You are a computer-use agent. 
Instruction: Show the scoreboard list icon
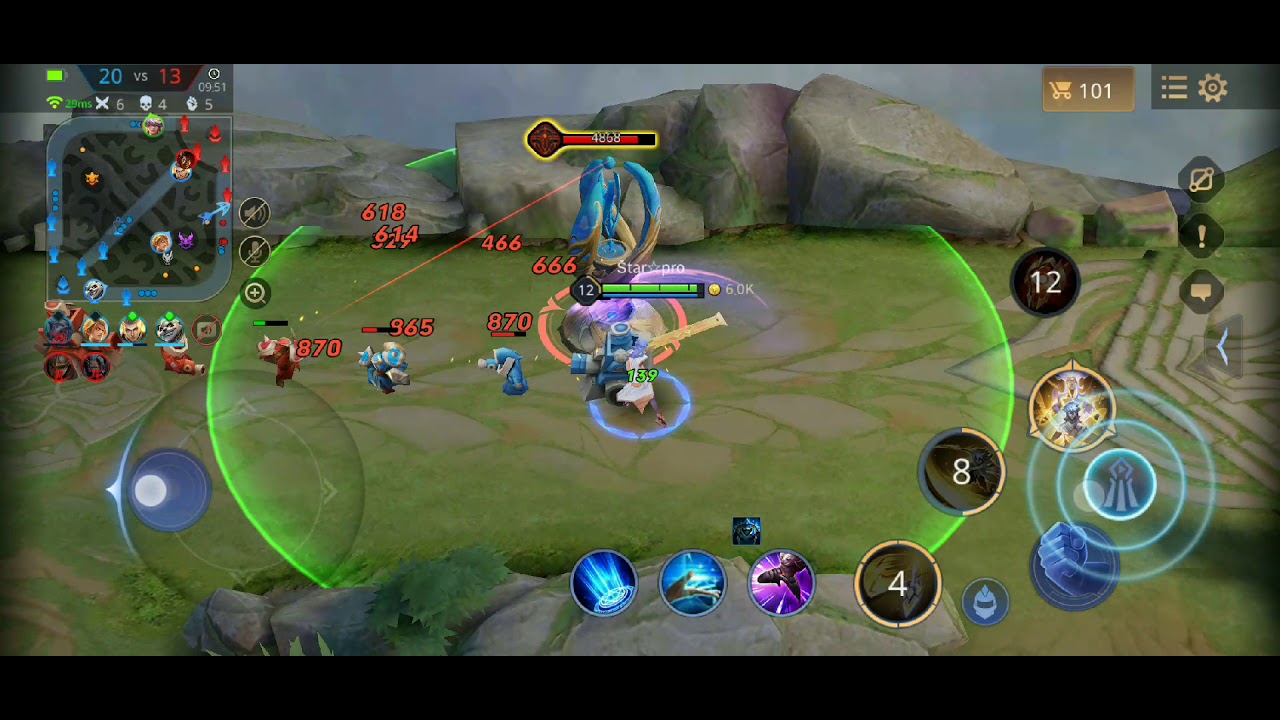click(x=1174, y=89)
